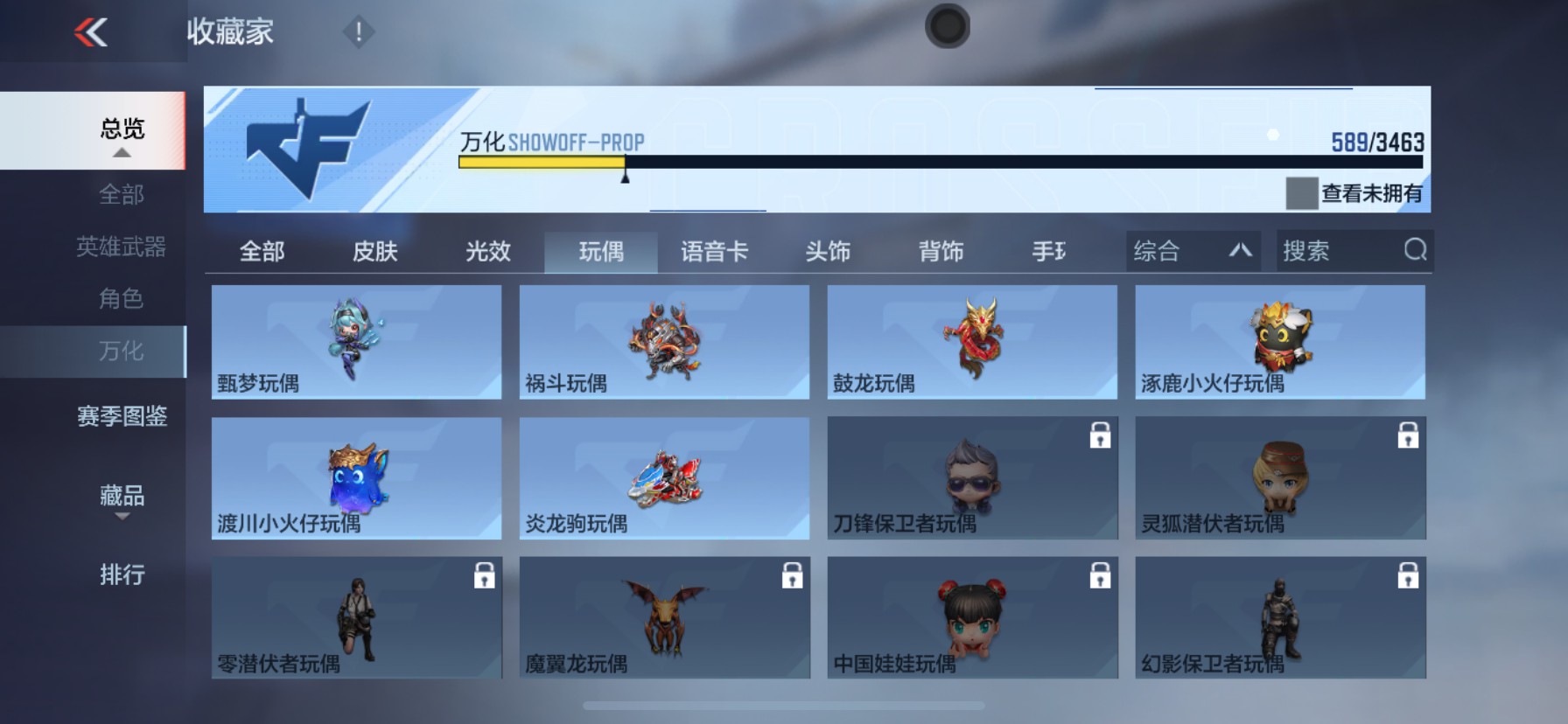Expand the 藏品 section in the sidebar

point(121,496)
